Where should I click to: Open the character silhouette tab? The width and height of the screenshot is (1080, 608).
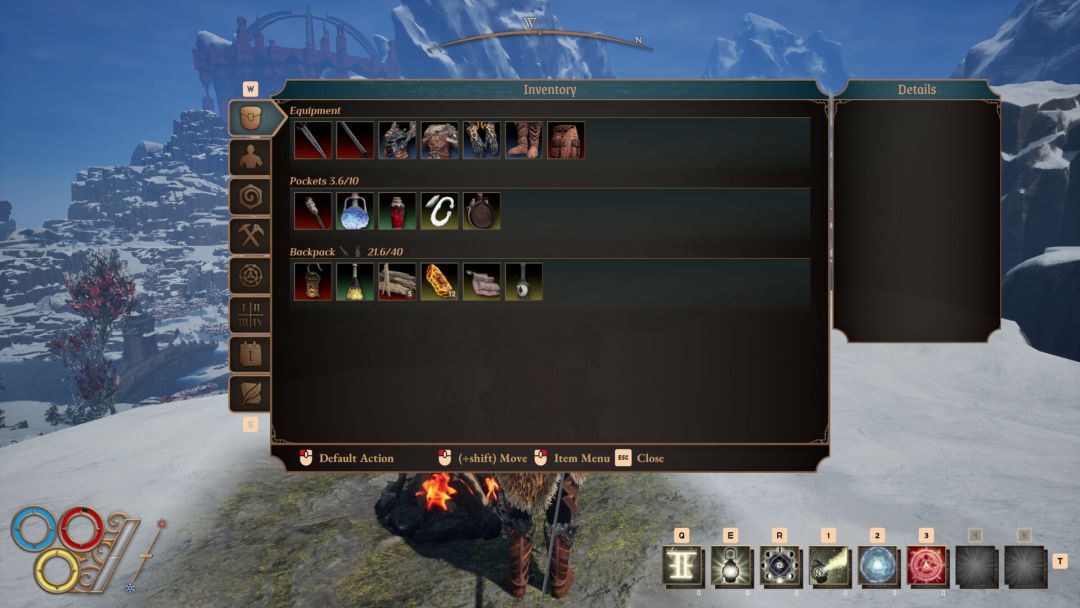[x=250, y=158]
